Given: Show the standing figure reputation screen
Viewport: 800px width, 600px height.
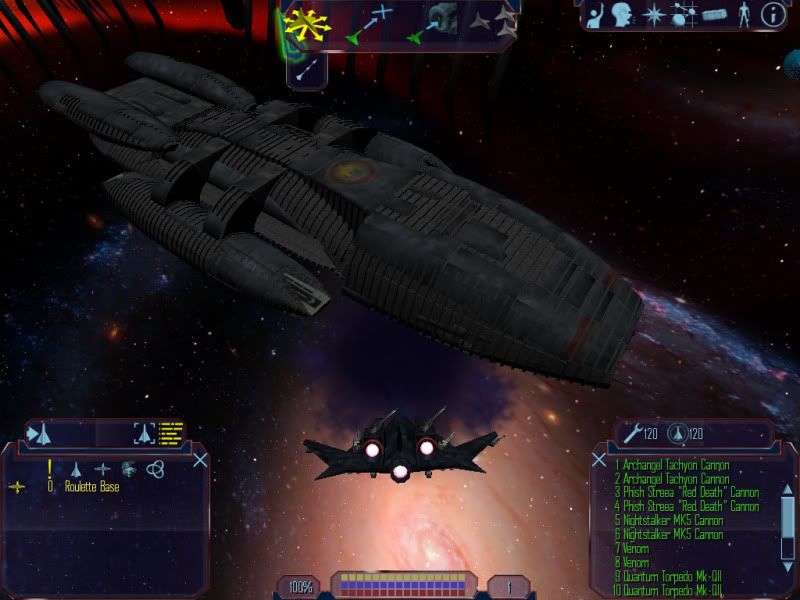Looking at the screenshot, I should coord(743,15).
